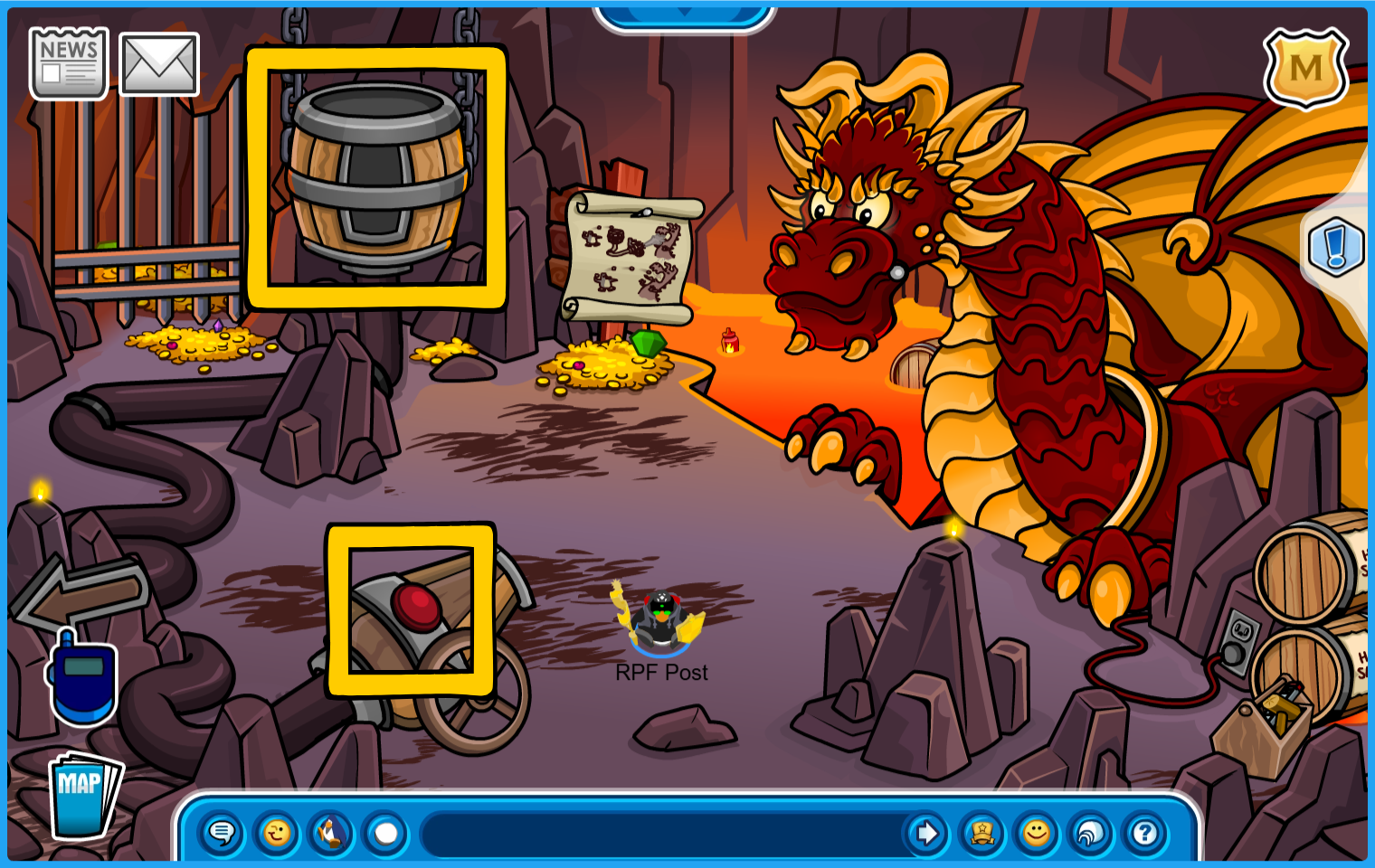Open the smiley face buddy list

pos(1037,833)
